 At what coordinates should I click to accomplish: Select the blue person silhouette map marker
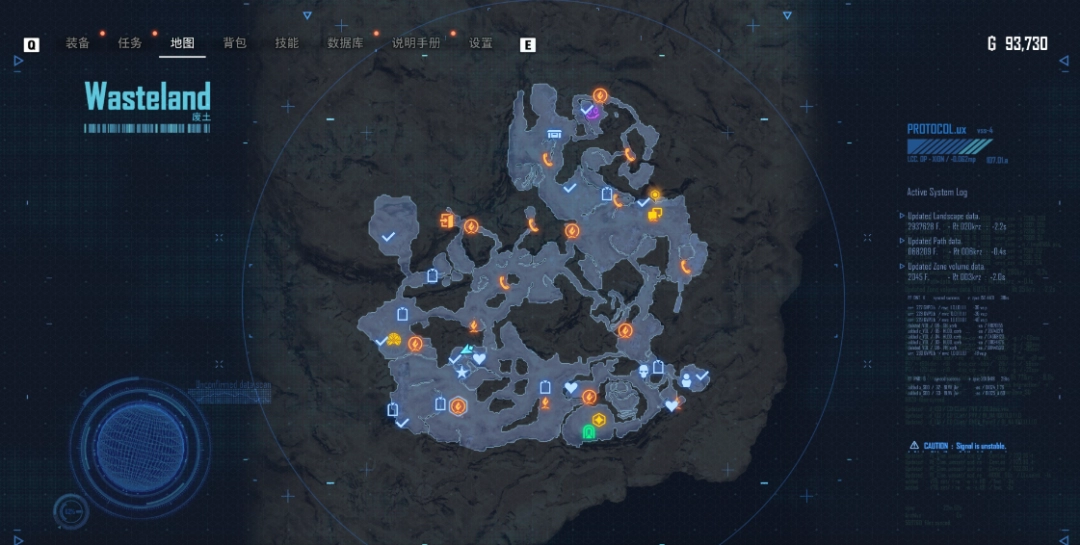[687, 380]
